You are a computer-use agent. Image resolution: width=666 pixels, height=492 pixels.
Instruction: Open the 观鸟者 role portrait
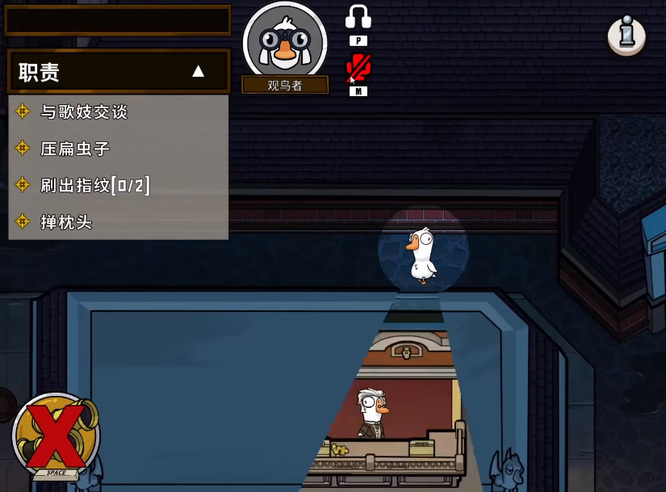tap(285, 42)
